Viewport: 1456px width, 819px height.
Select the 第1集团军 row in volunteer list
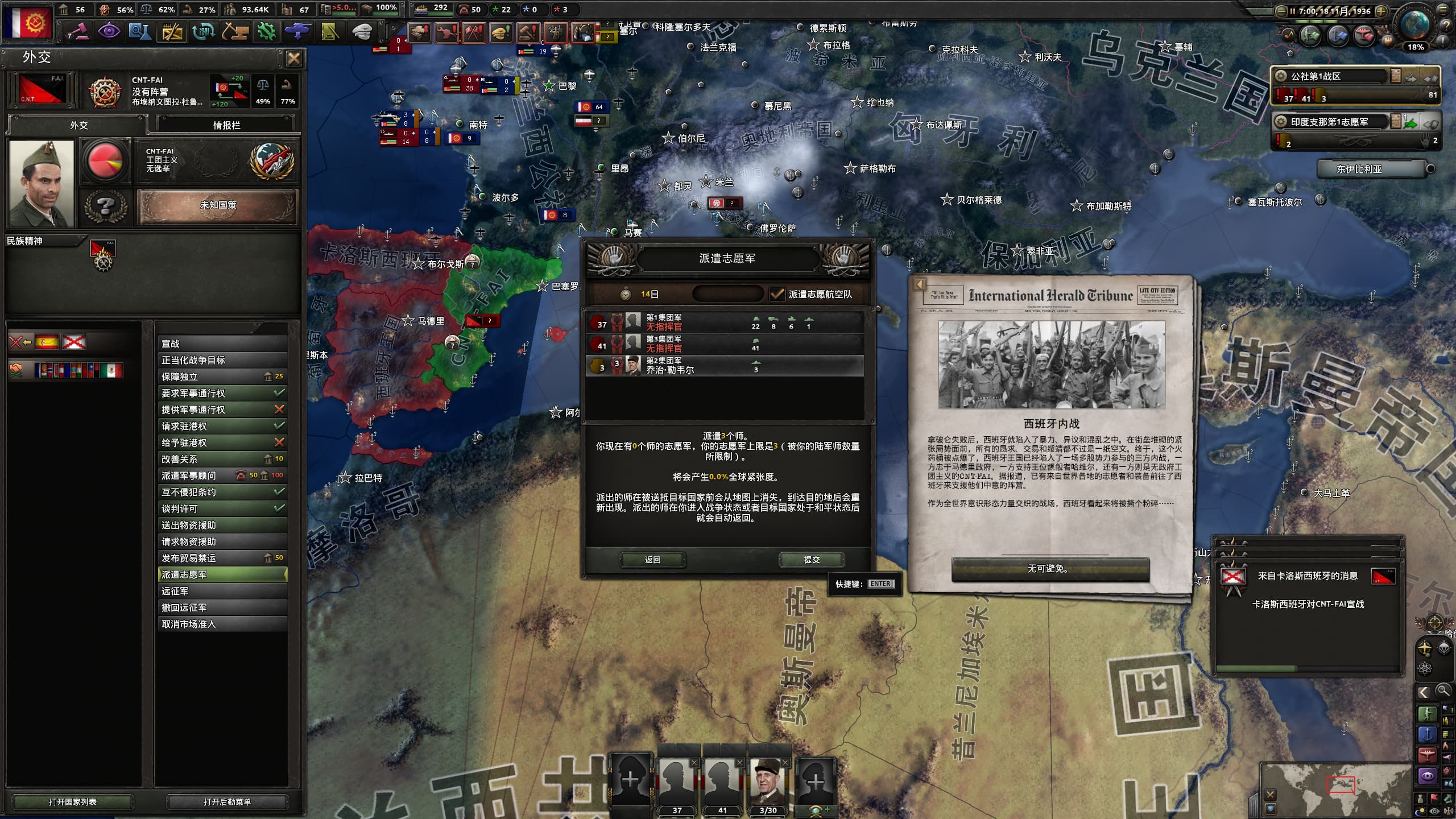click(x=725, y=322)
